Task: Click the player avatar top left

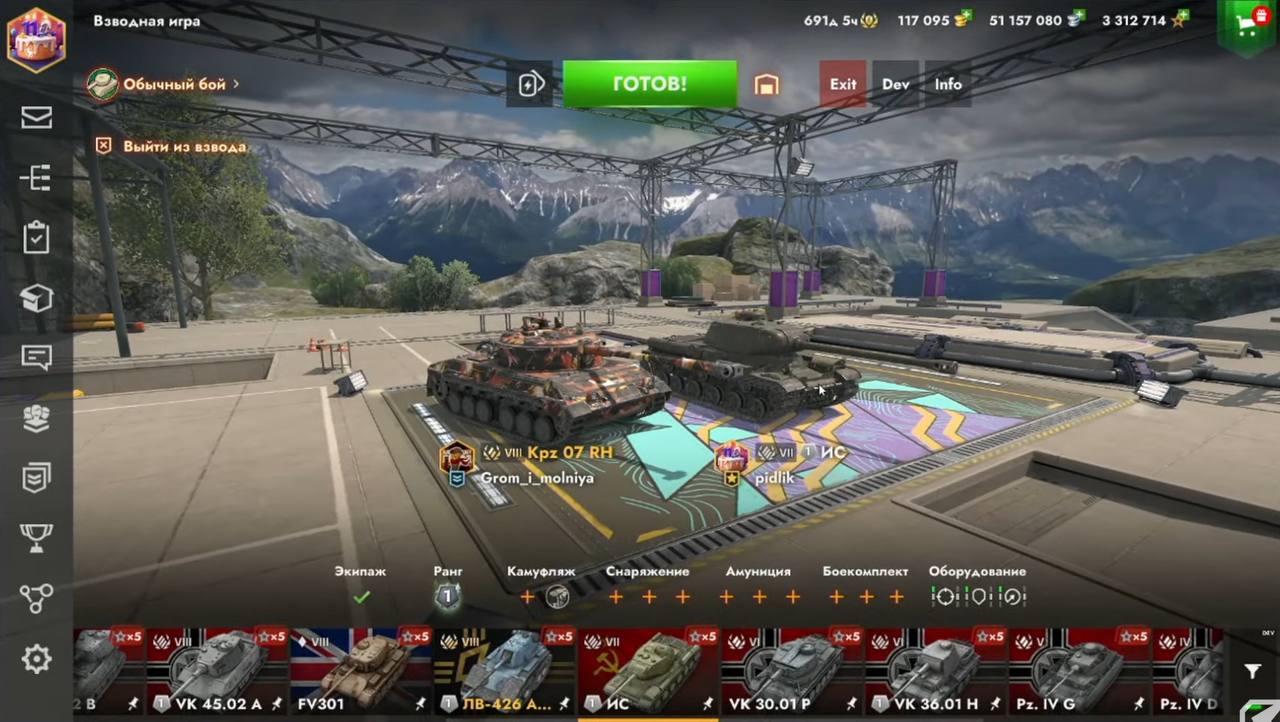Action: [36, 40]
